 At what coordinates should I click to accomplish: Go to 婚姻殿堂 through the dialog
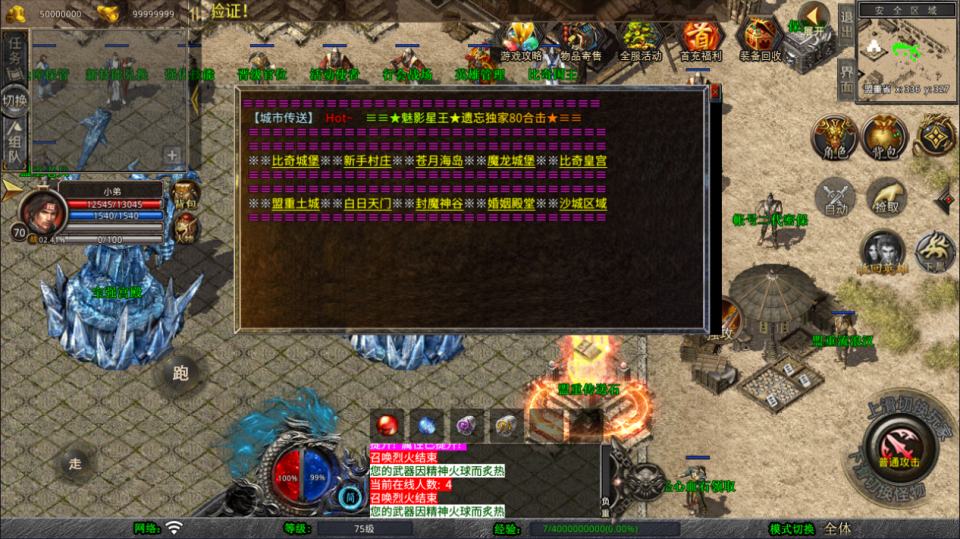[513, 203]
